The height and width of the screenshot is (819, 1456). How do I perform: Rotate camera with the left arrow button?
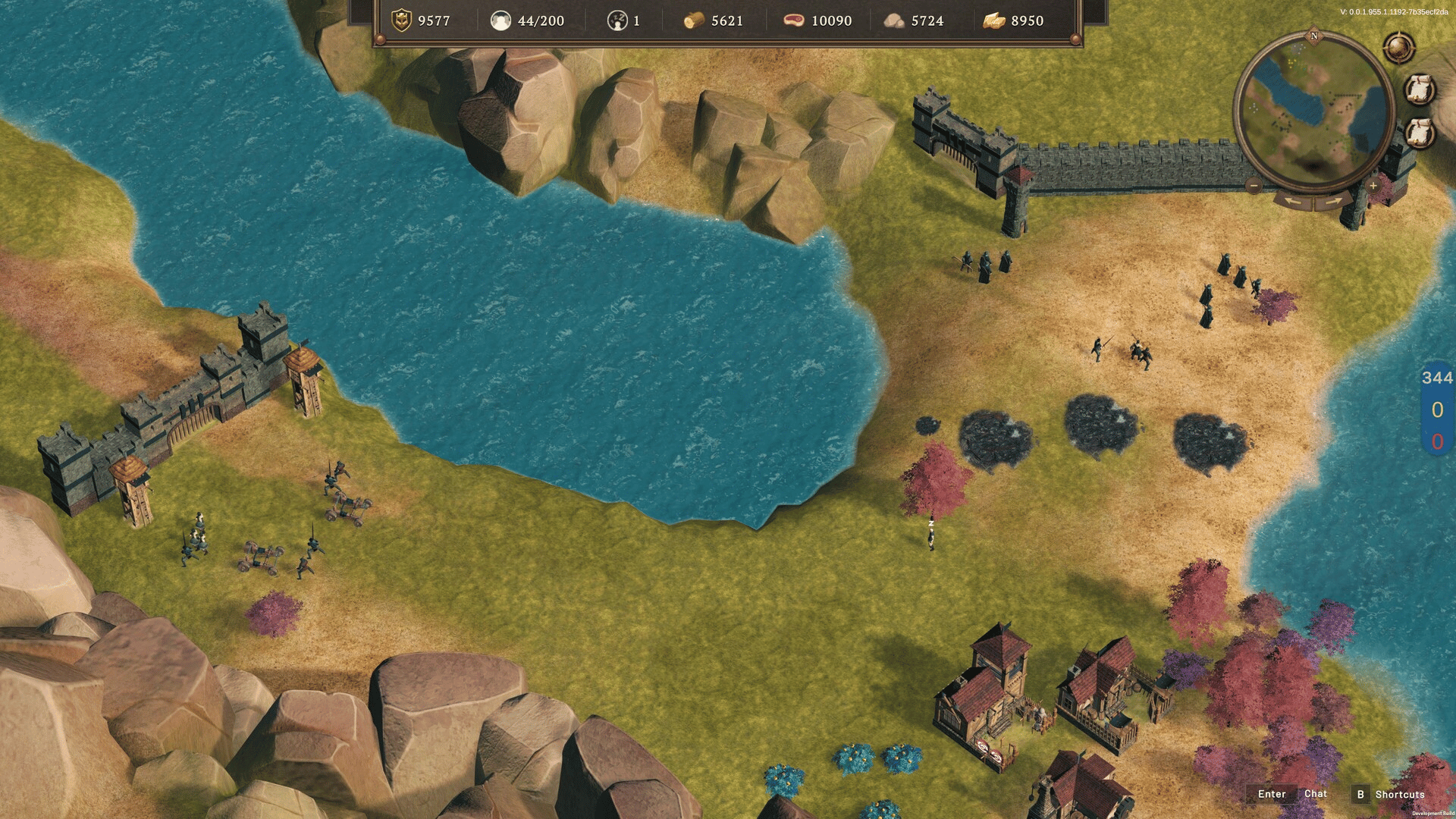(1294, 201)
